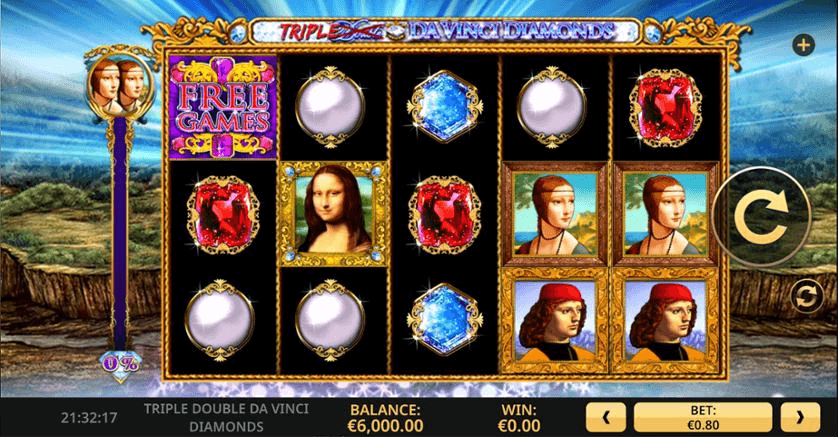Increase the bet with the right arrow
The image size is (838, 437).
(800, 416)
